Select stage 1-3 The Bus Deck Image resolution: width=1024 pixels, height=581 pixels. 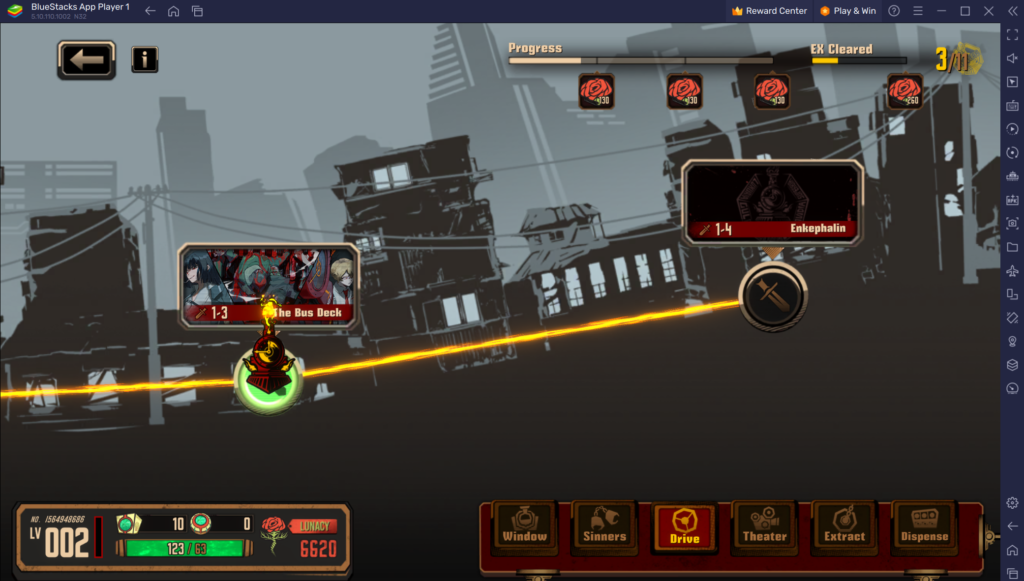(268, 285)
